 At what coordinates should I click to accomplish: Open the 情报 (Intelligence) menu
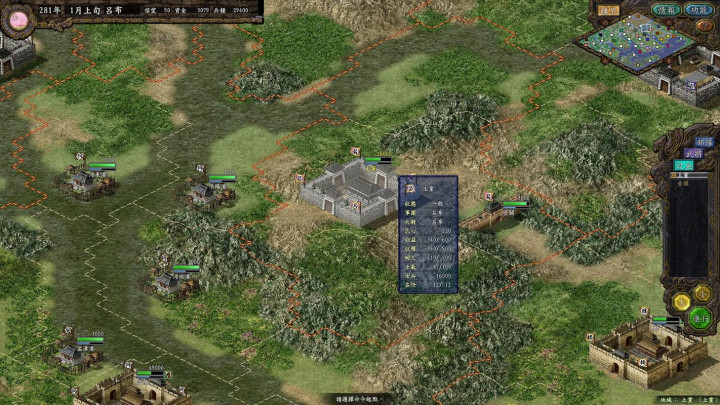click(665, 10)
